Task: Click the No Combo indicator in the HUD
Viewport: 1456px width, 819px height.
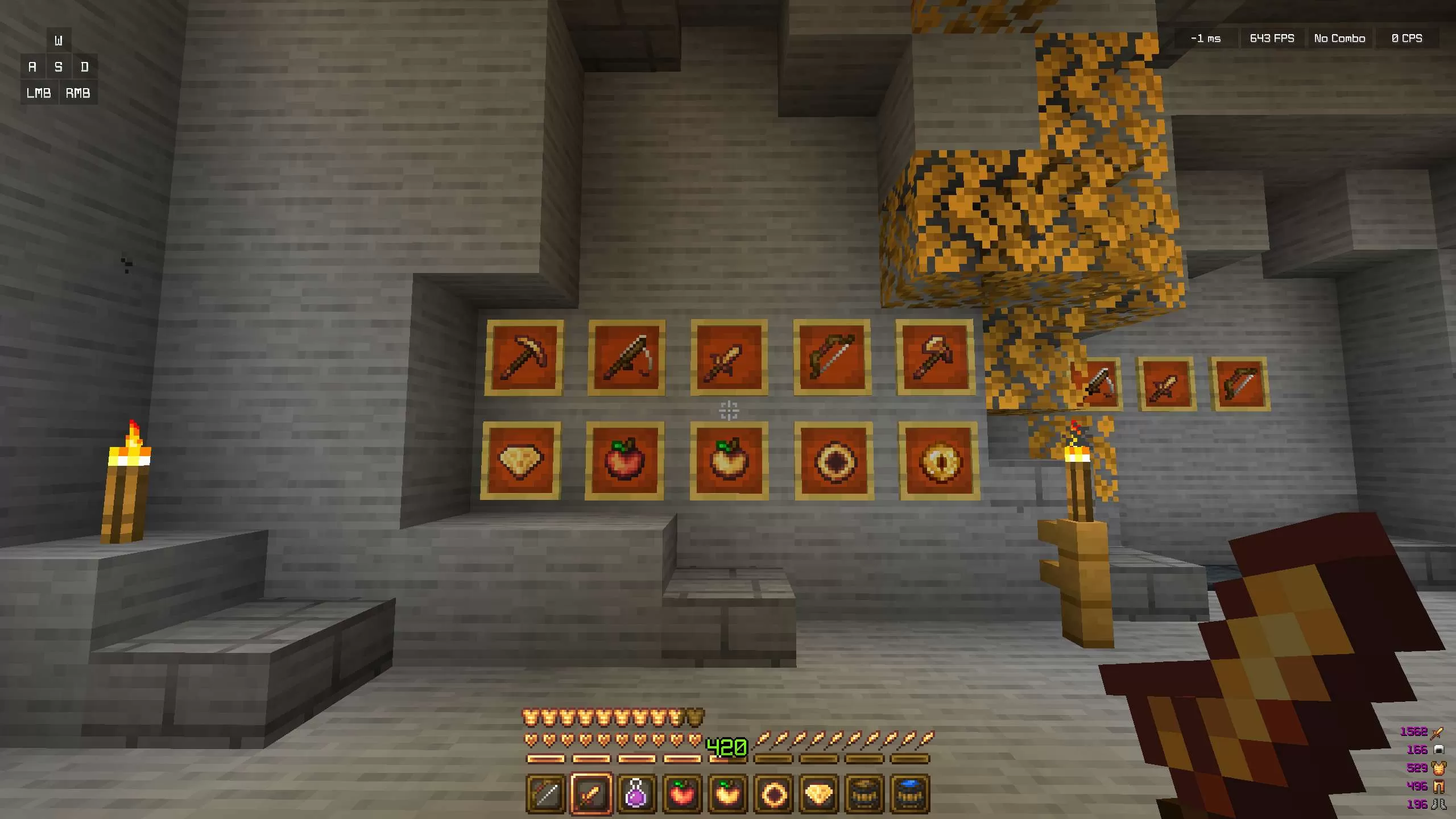Action: [x=1339, y=38]
